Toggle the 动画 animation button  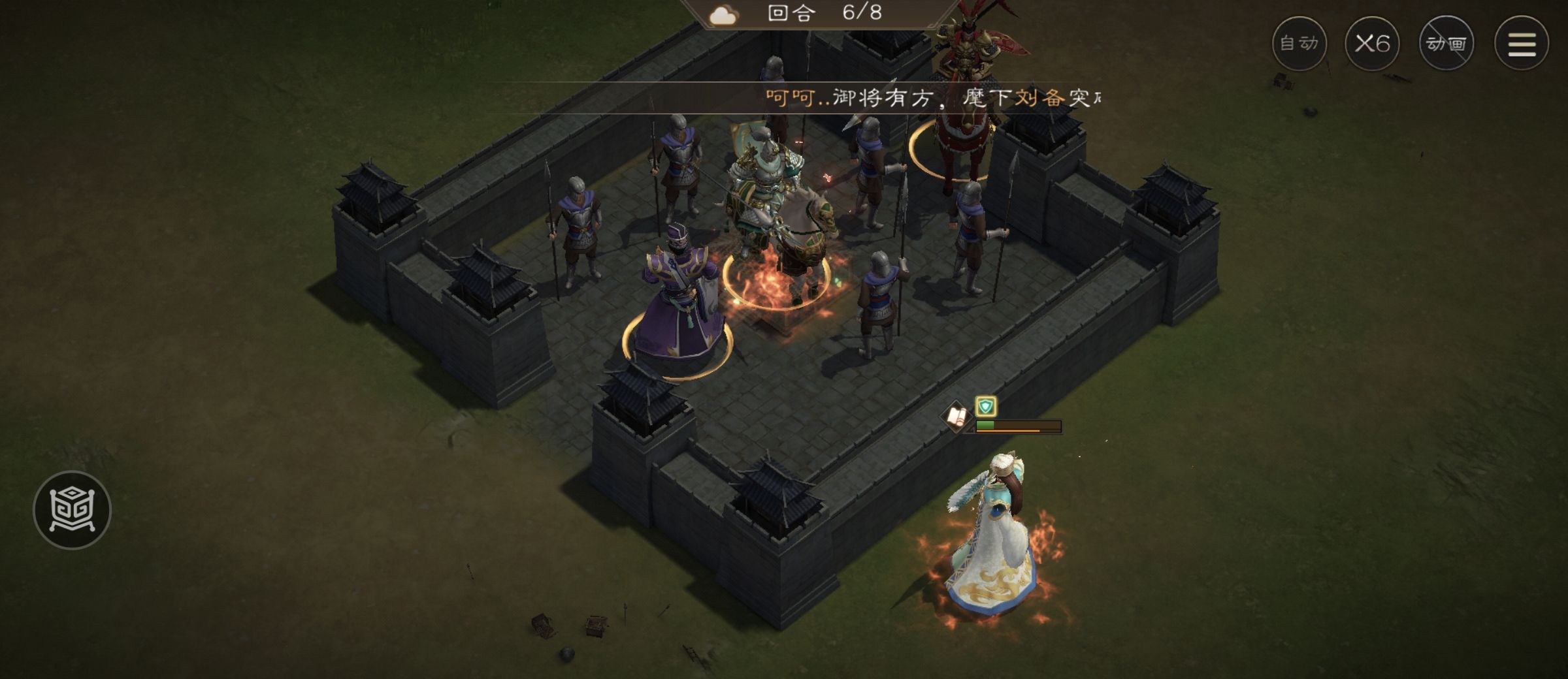point(1446,44)
